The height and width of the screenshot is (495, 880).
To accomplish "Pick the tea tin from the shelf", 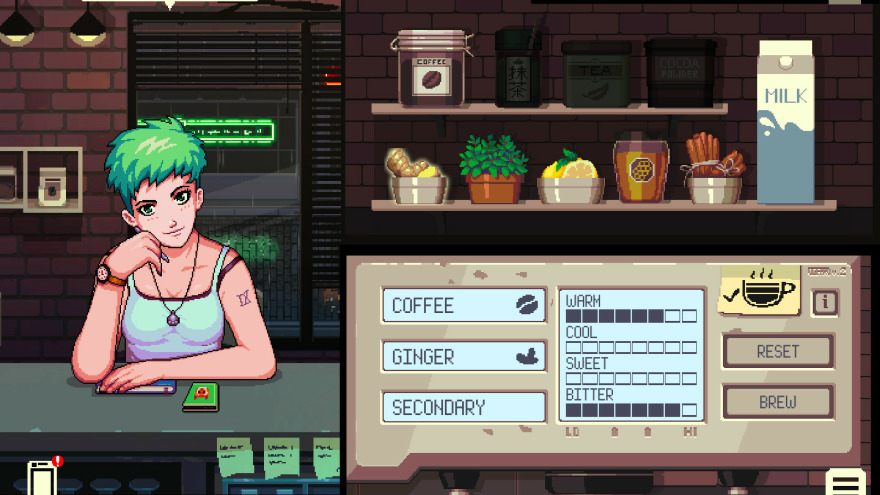I will [596, 74].
